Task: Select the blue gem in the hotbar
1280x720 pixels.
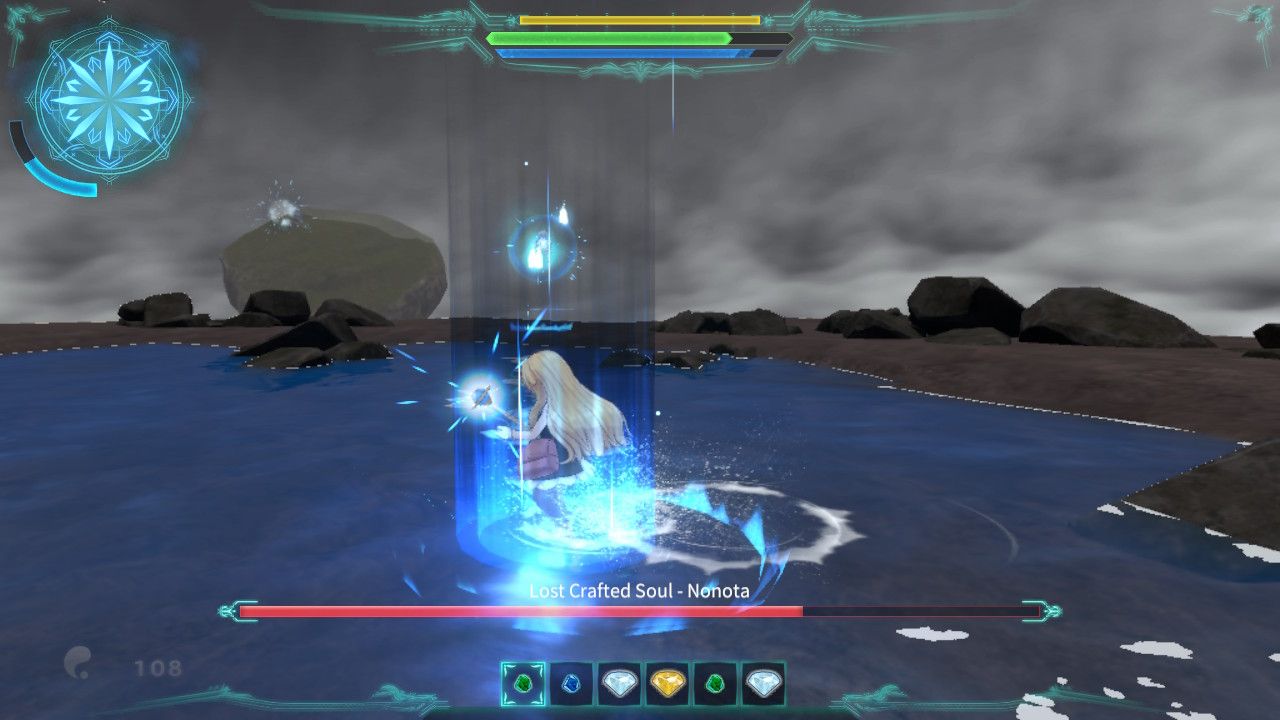Action: [571, 683]
